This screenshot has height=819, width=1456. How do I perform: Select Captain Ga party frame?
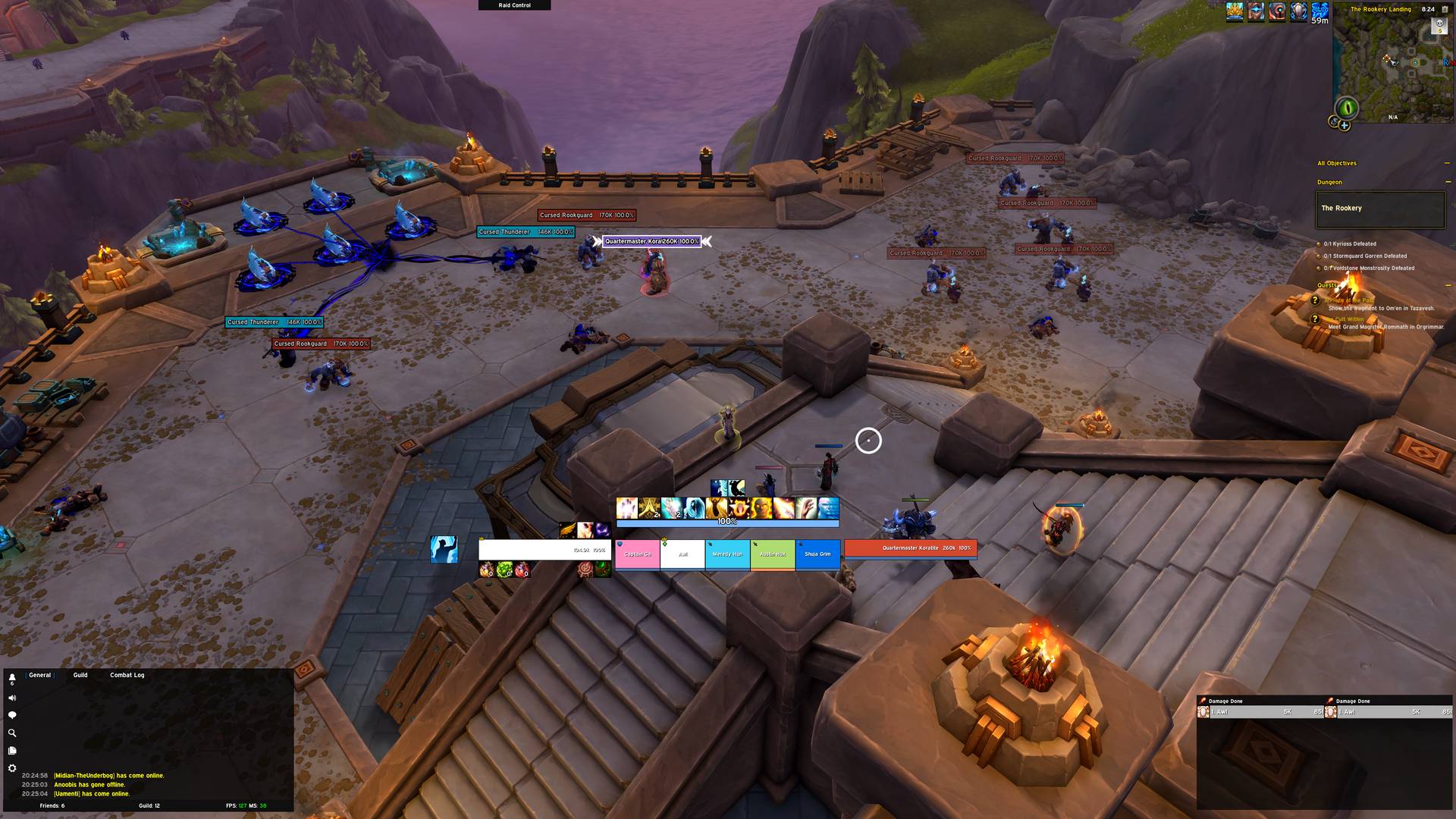coord(637,554)
